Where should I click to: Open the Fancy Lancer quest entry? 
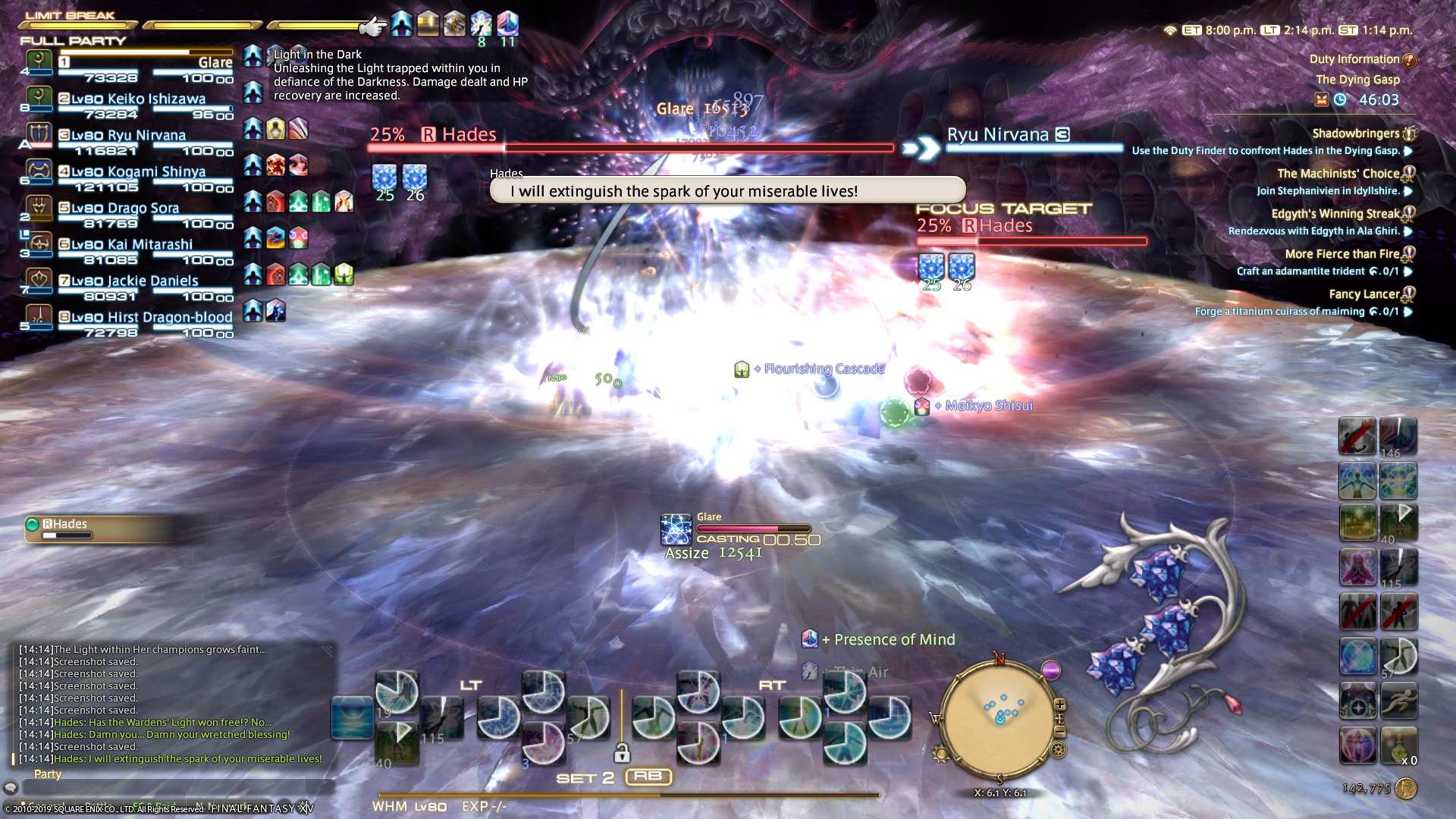point(1363,294)
